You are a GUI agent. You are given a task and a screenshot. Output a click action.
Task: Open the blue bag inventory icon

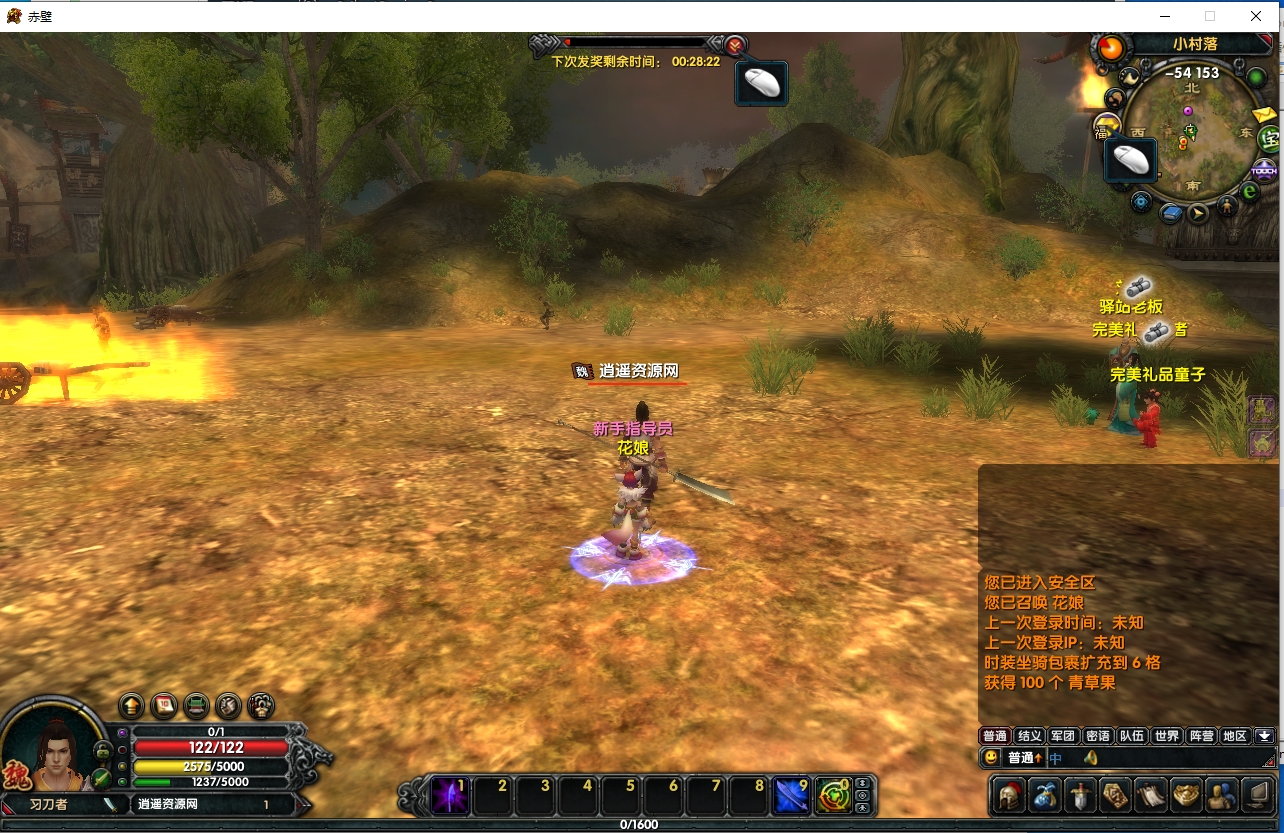click(1046, 796)
